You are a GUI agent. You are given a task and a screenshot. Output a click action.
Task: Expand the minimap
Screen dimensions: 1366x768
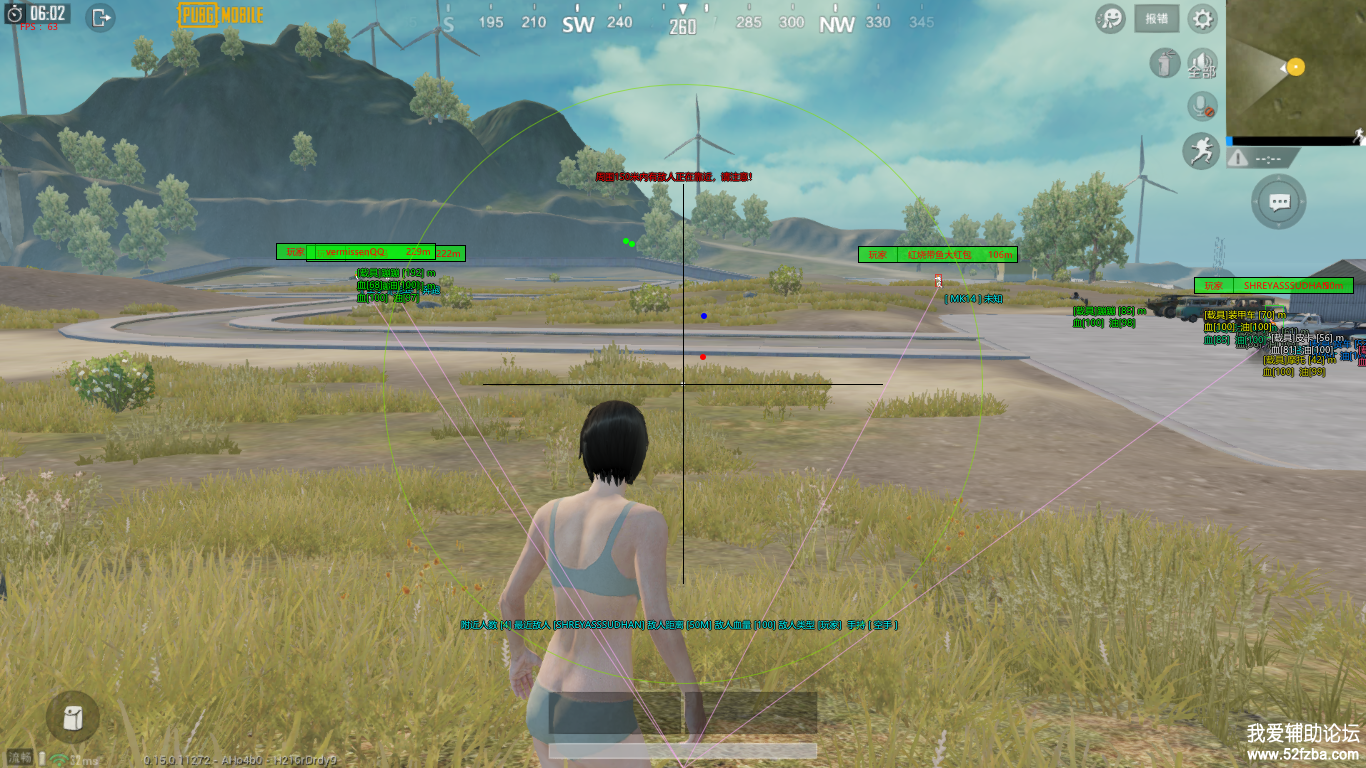[1295, 68]
